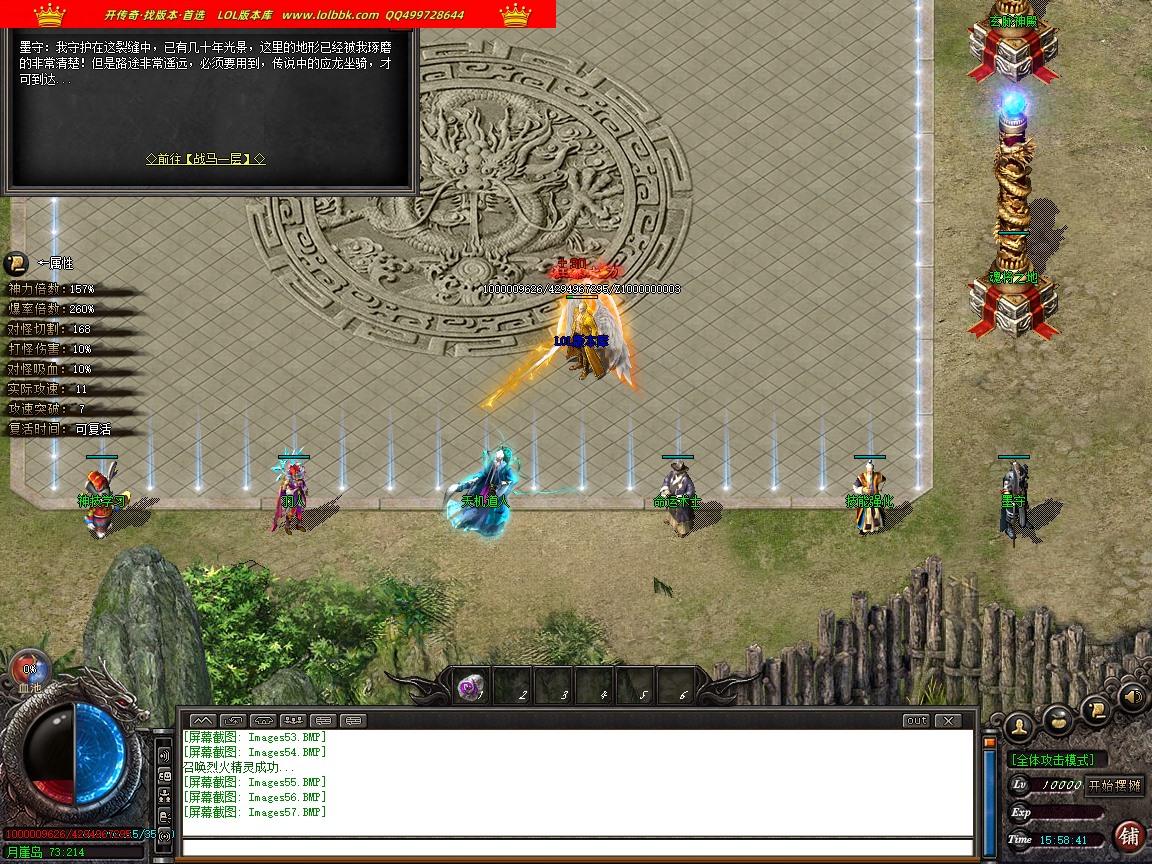Close the chat window with X
Screen dimensions: 1152x864
(946, 720)
